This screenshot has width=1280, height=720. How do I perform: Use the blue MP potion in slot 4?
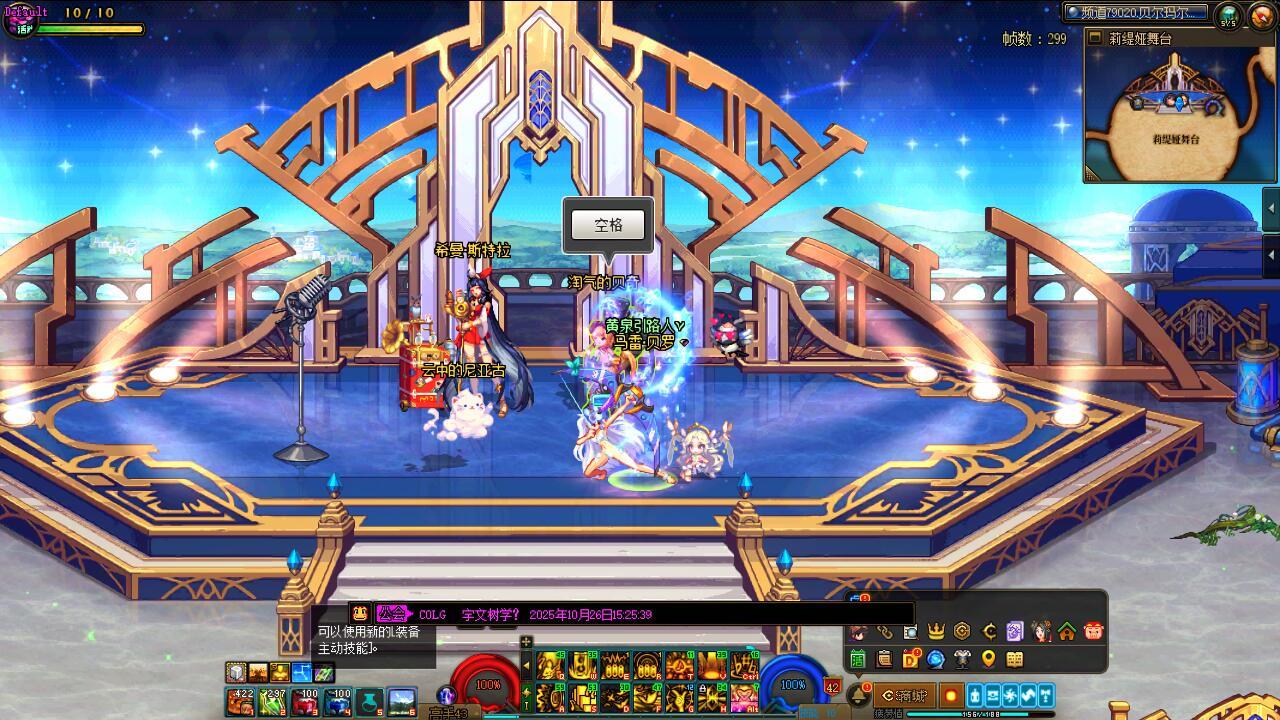337,702
